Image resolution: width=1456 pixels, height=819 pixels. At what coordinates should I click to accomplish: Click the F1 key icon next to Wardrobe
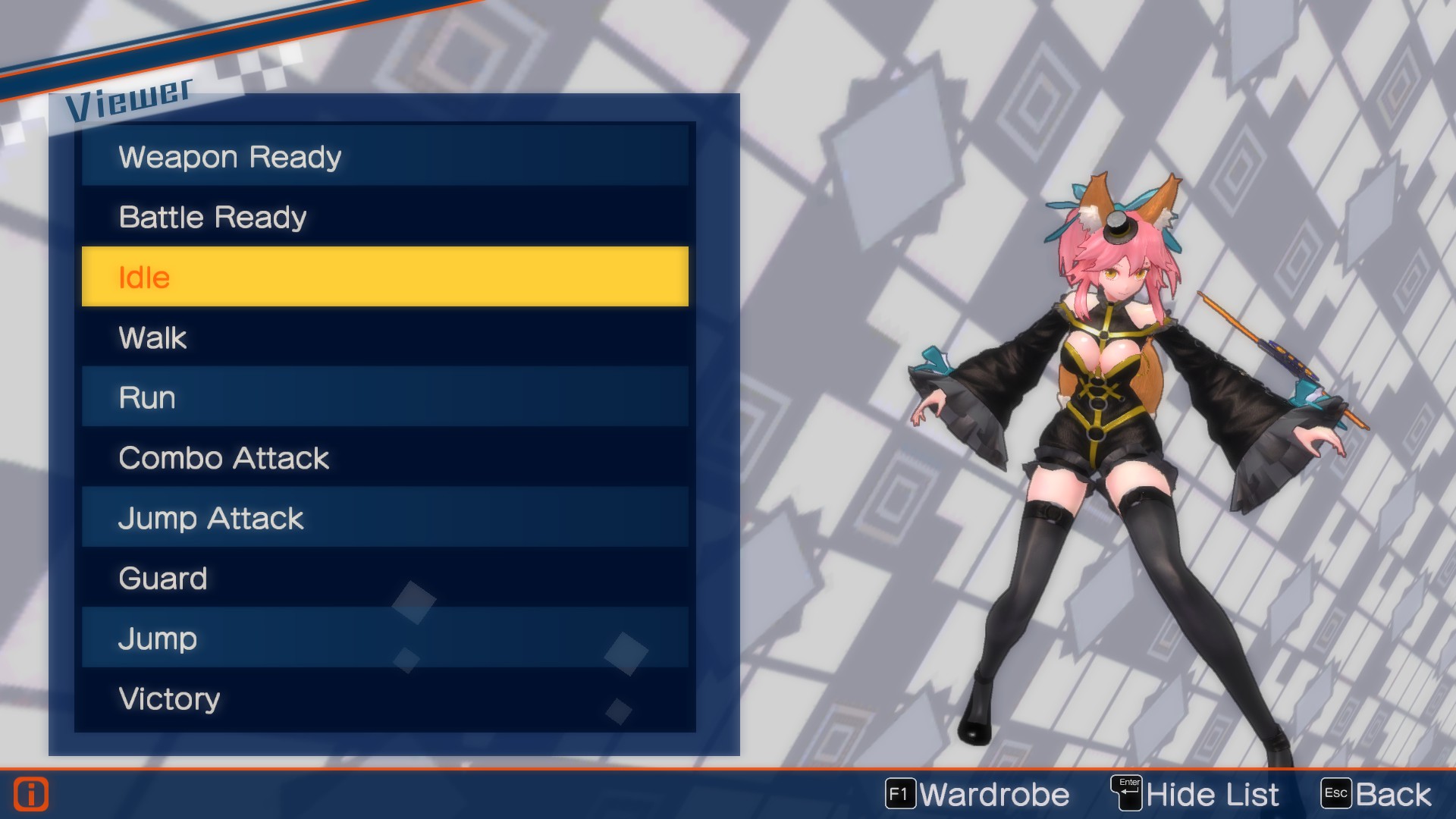902,795
